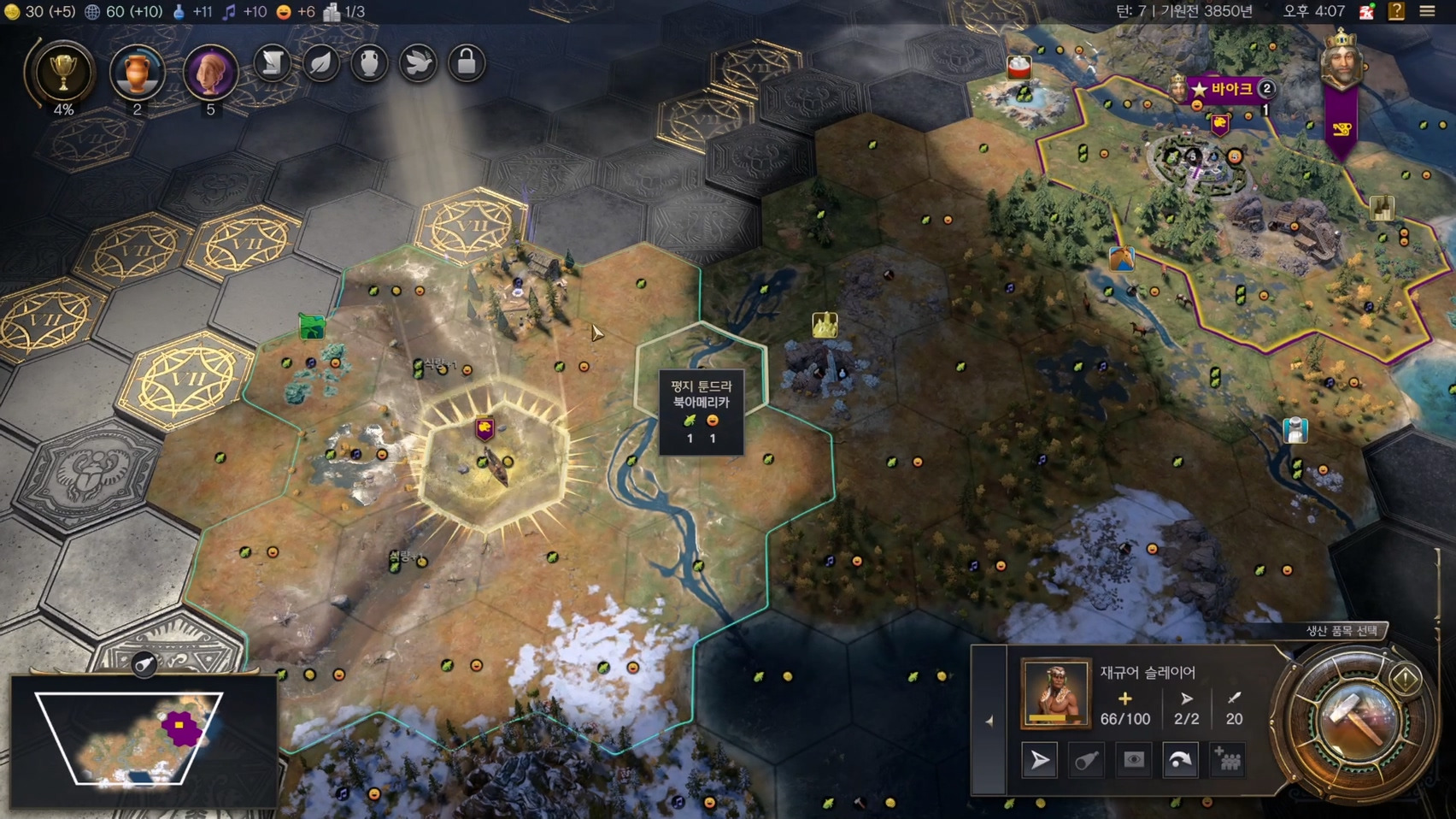Activate the skip turn curved arrow action
This screenshot has height=819, width=1456.
point(1180,760)
